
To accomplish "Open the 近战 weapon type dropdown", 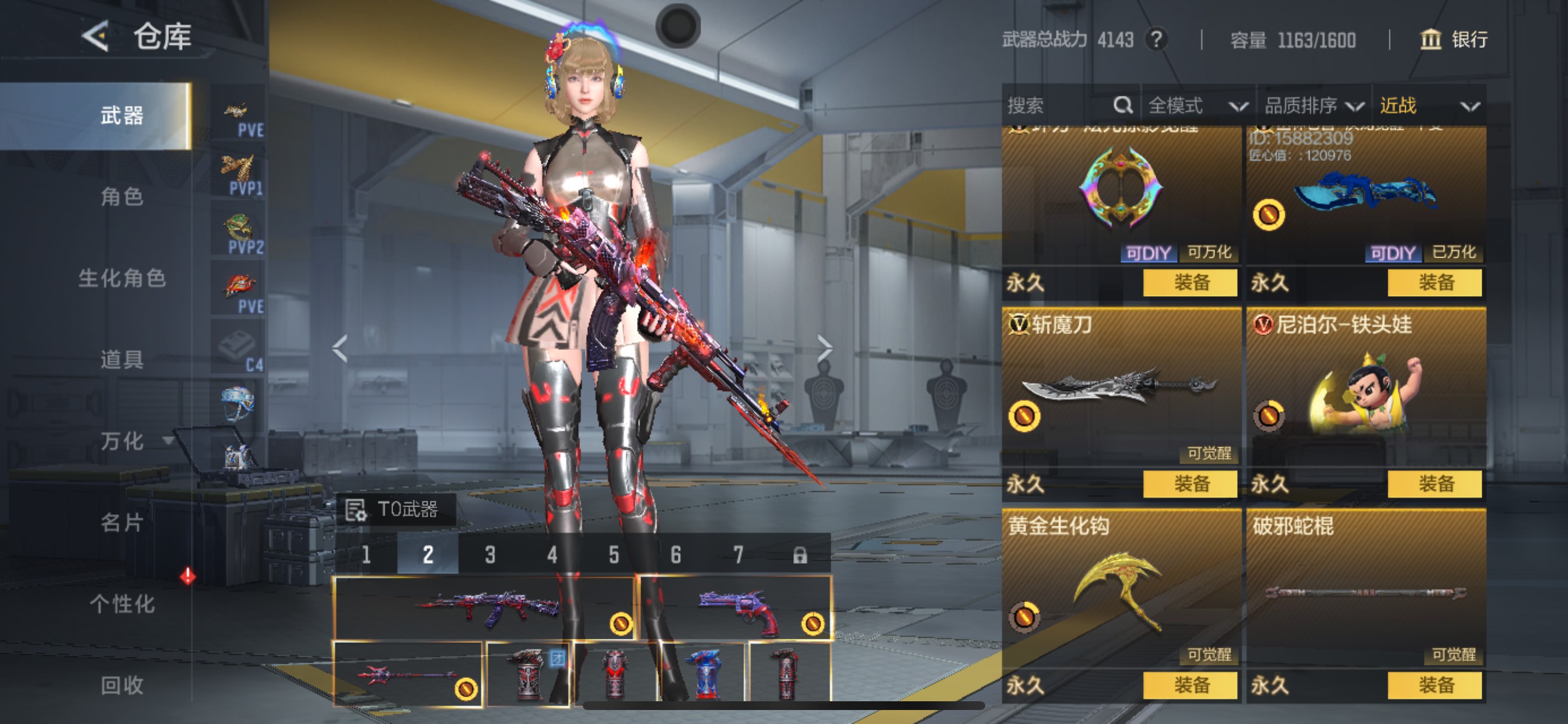I will 1428,106.
